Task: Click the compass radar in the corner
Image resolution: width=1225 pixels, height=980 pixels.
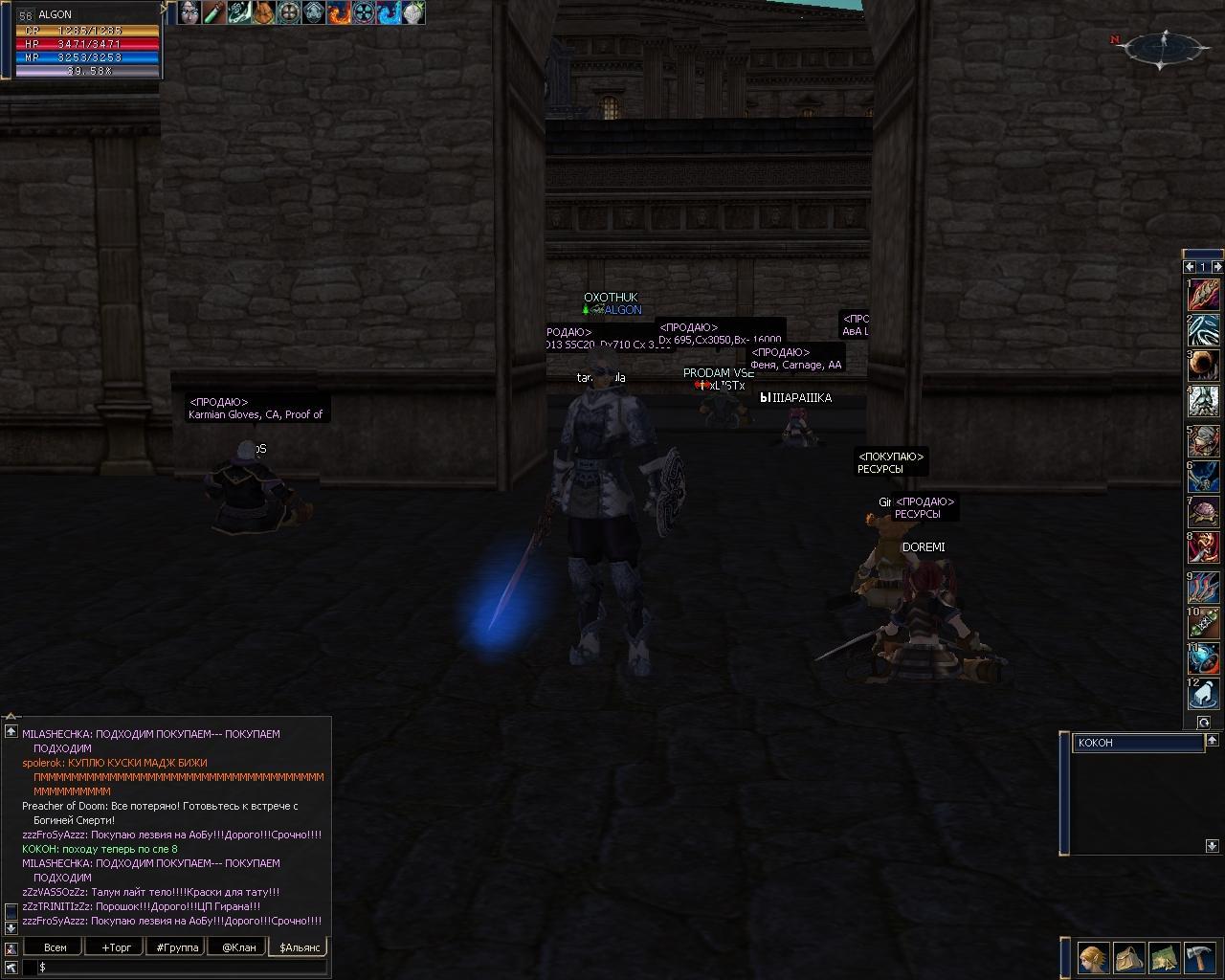Action: coord(1165,49)
